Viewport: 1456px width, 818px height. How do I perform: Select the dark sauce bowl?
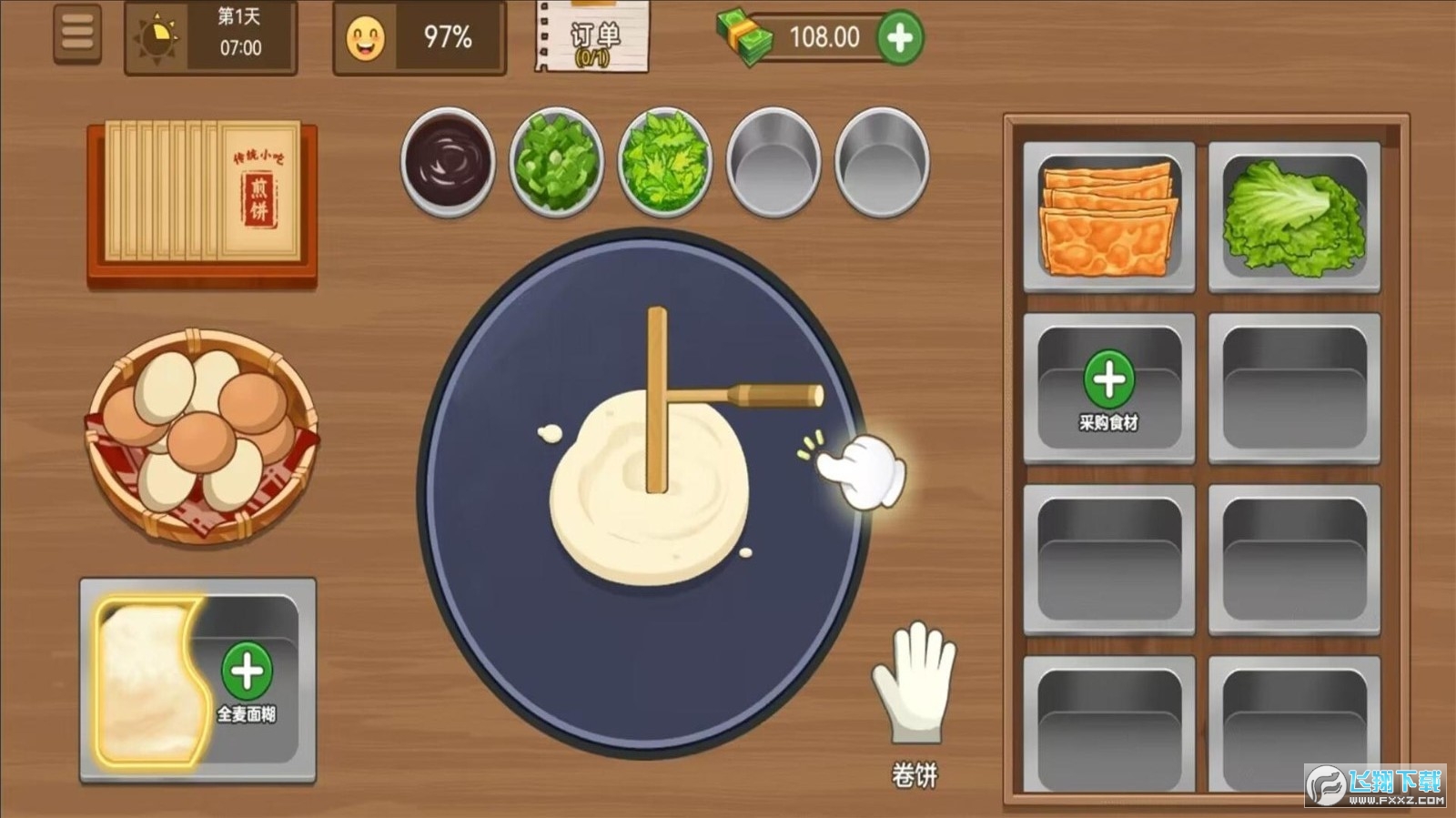pyautogui.click(x=448, y=160)
